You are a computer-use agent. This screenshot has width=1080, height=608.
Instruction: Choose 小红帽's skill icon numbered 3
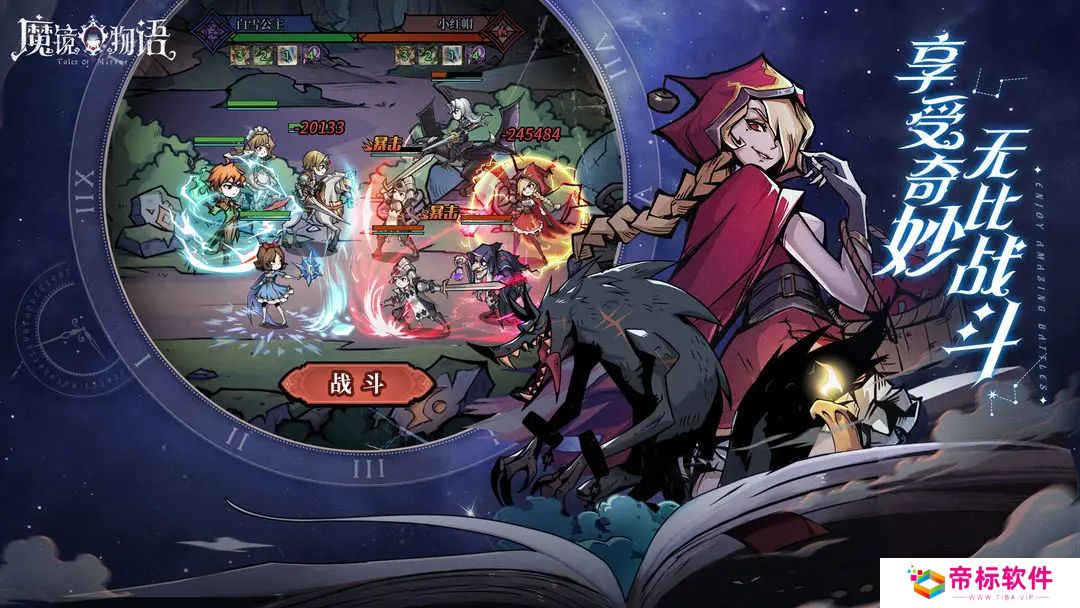(x=403, y=55)
